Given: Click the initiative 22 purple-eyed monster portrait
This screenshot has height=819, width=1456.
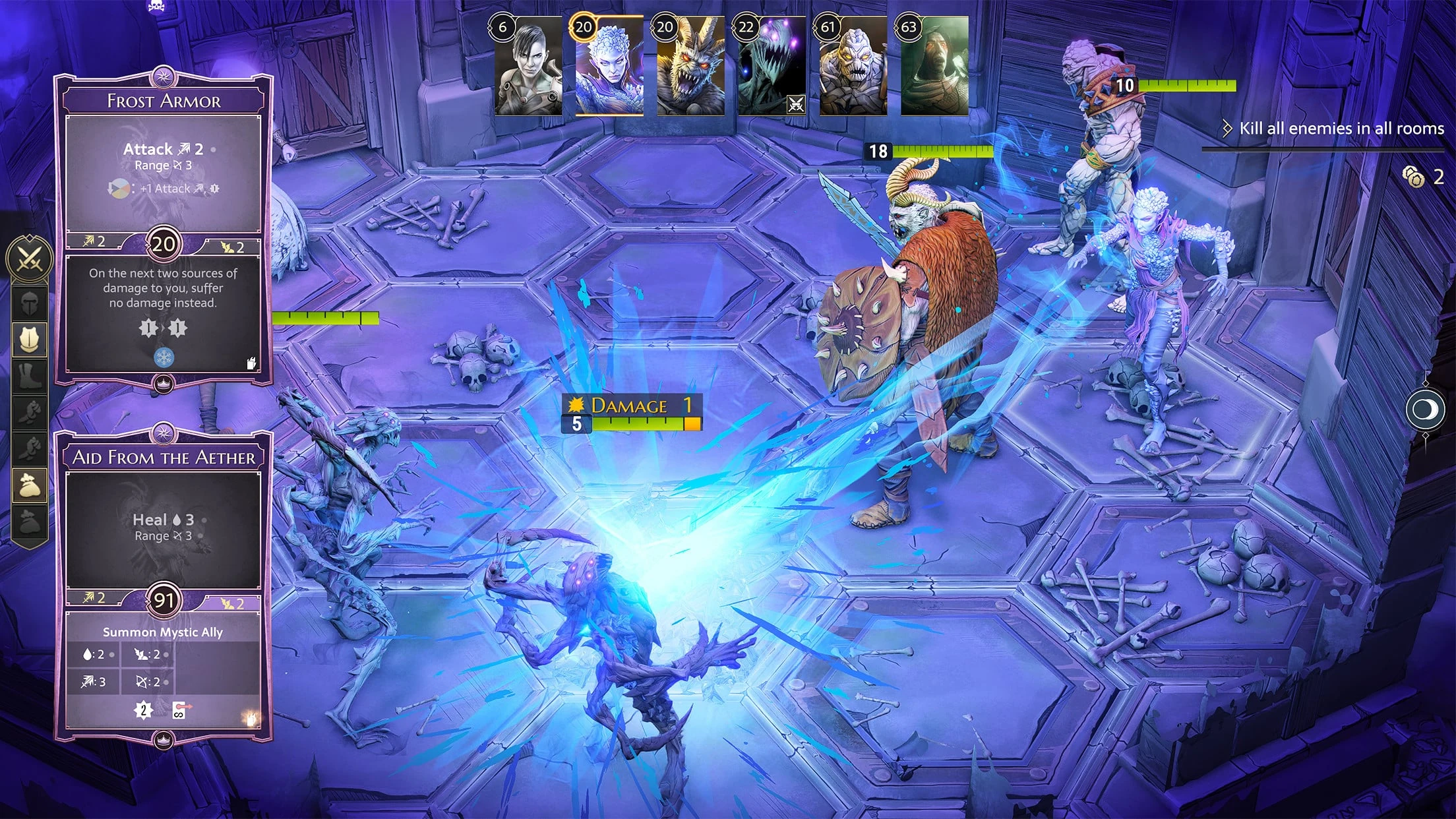Looking at the screenshot, I should [772, 67].
